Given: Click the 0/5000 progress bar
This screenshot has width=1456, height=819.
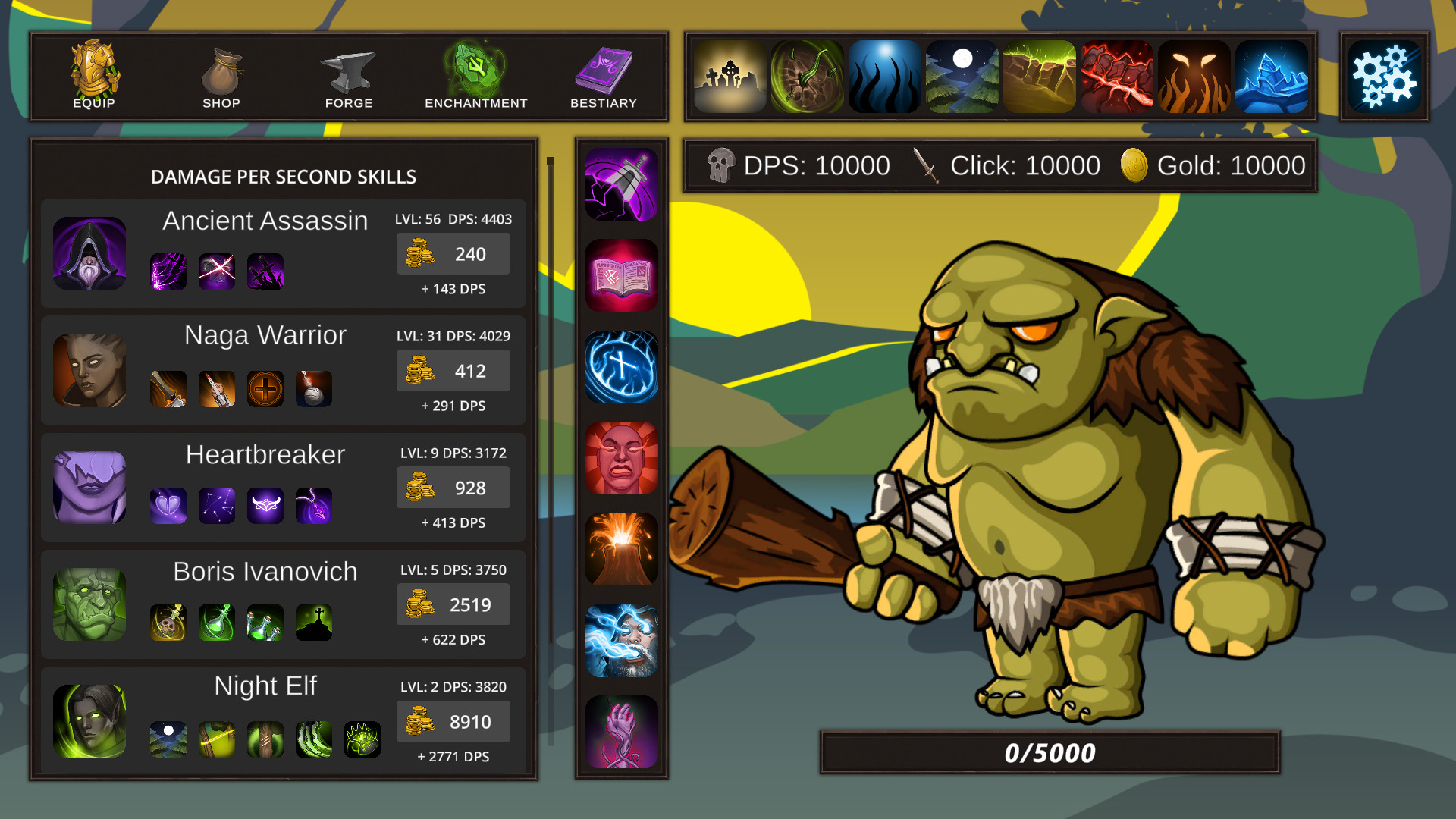Looking at the screenshot, I should click(1049, 752).
